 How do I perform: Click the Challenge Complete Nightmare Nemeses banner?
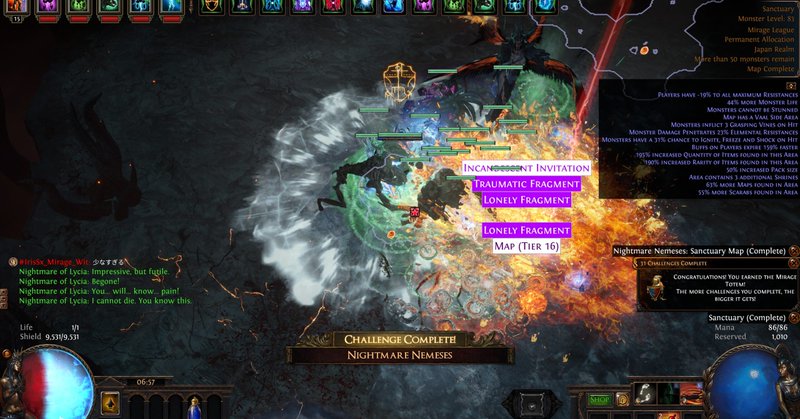click(x=401, y=347)
